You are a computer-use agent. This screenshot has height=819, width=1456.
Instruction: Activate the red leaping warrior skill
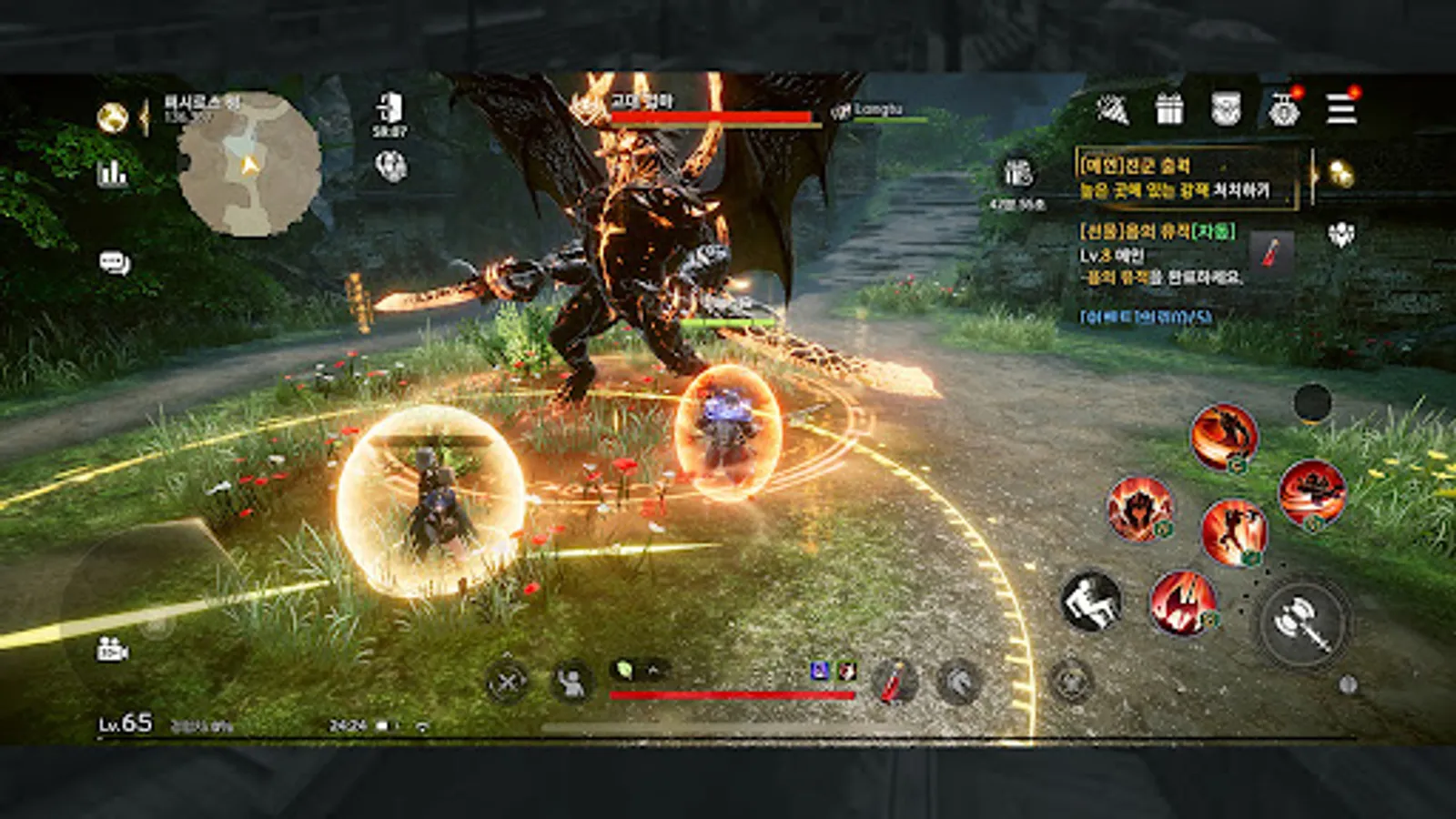(x=1233, y=532)
